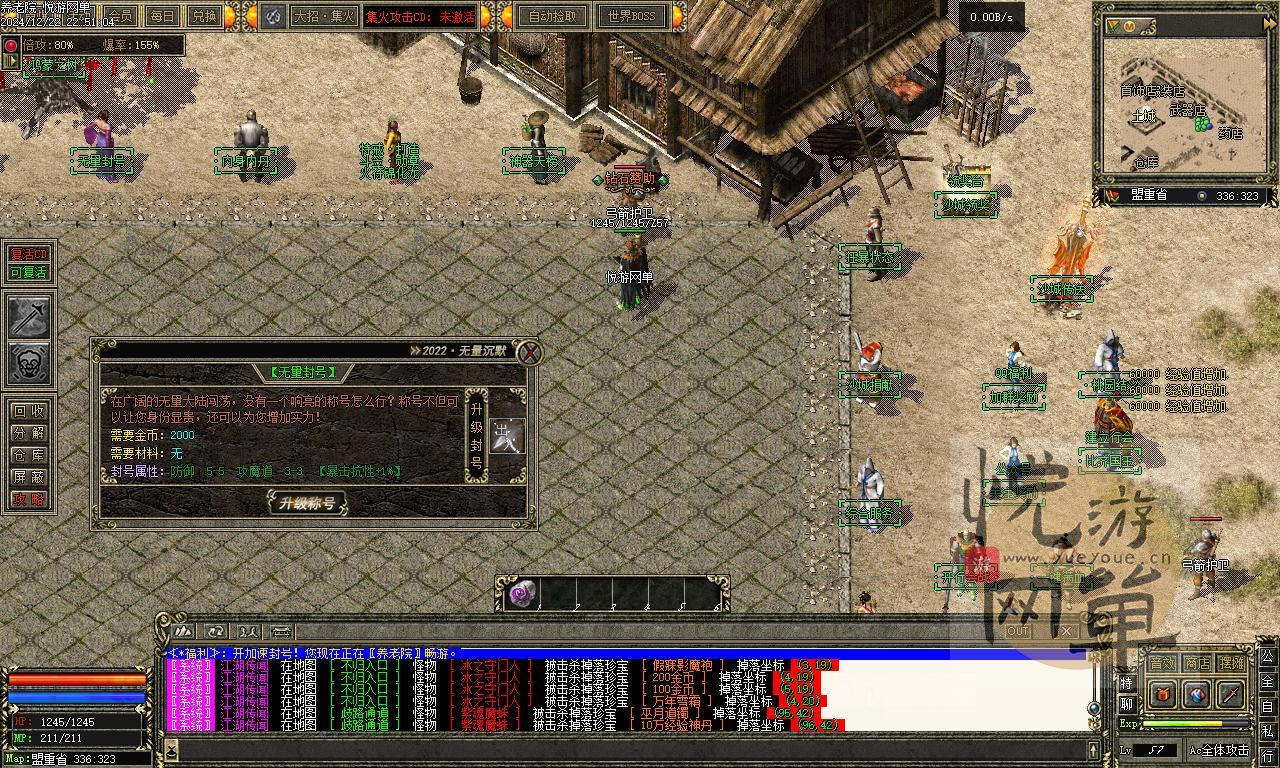Screen dimensions: 1280x768
Task: Toggle the 音效 sound effects button
Action: (1162, 663)
